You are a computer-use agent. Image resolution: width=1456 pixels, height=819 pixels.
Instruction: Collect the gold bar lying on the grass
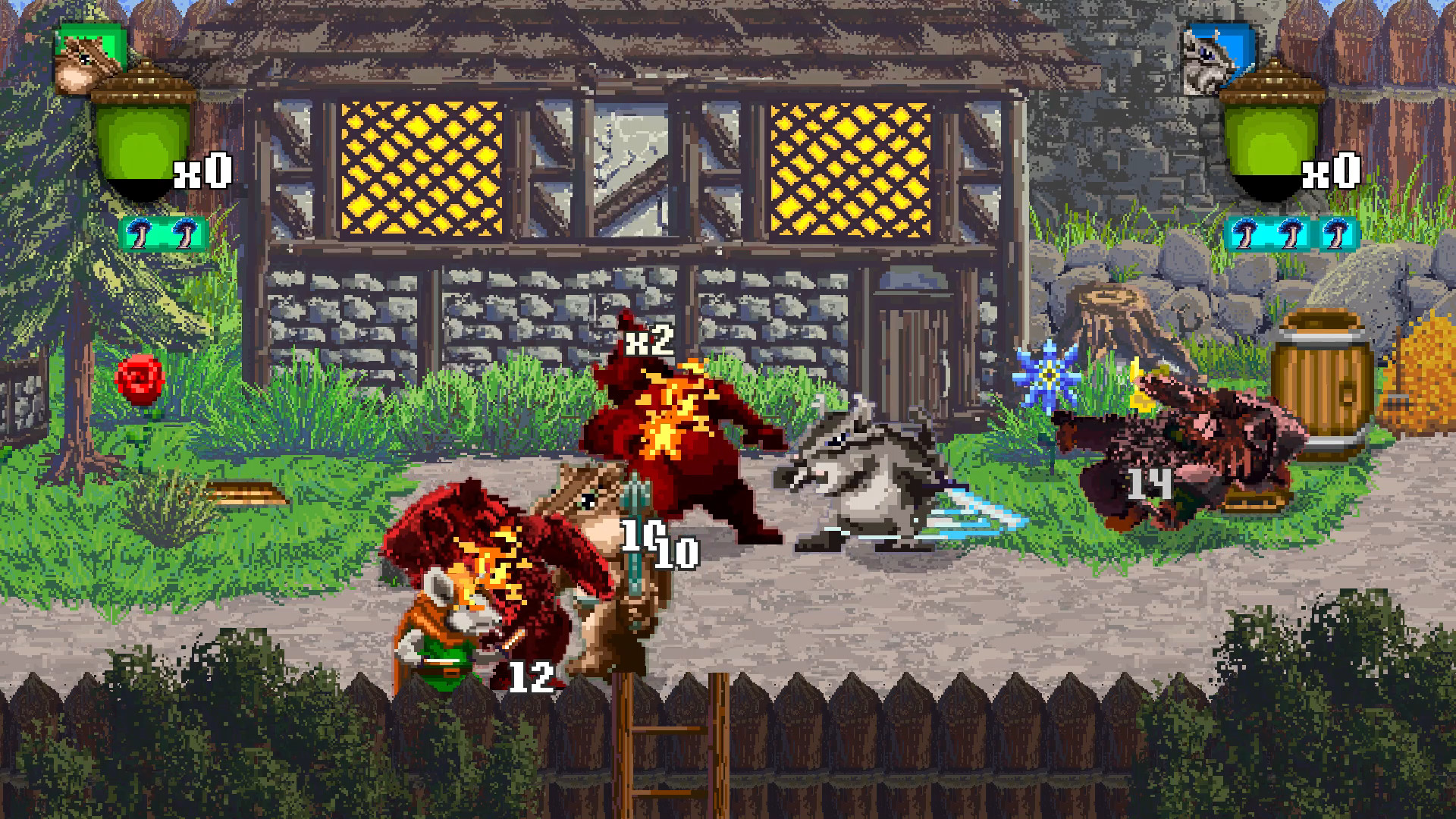pos(243,494)
